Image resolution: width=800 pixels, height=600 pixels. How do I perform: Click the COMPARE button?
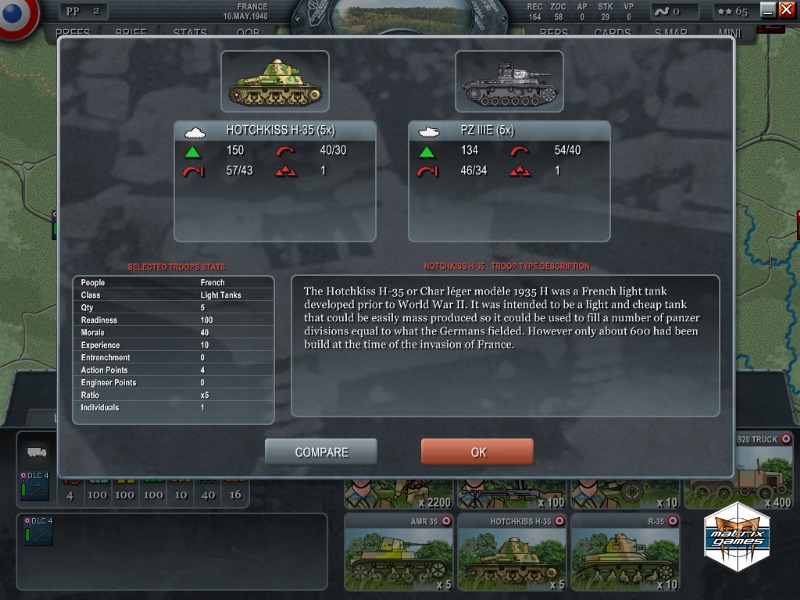[x=321, y=452]
